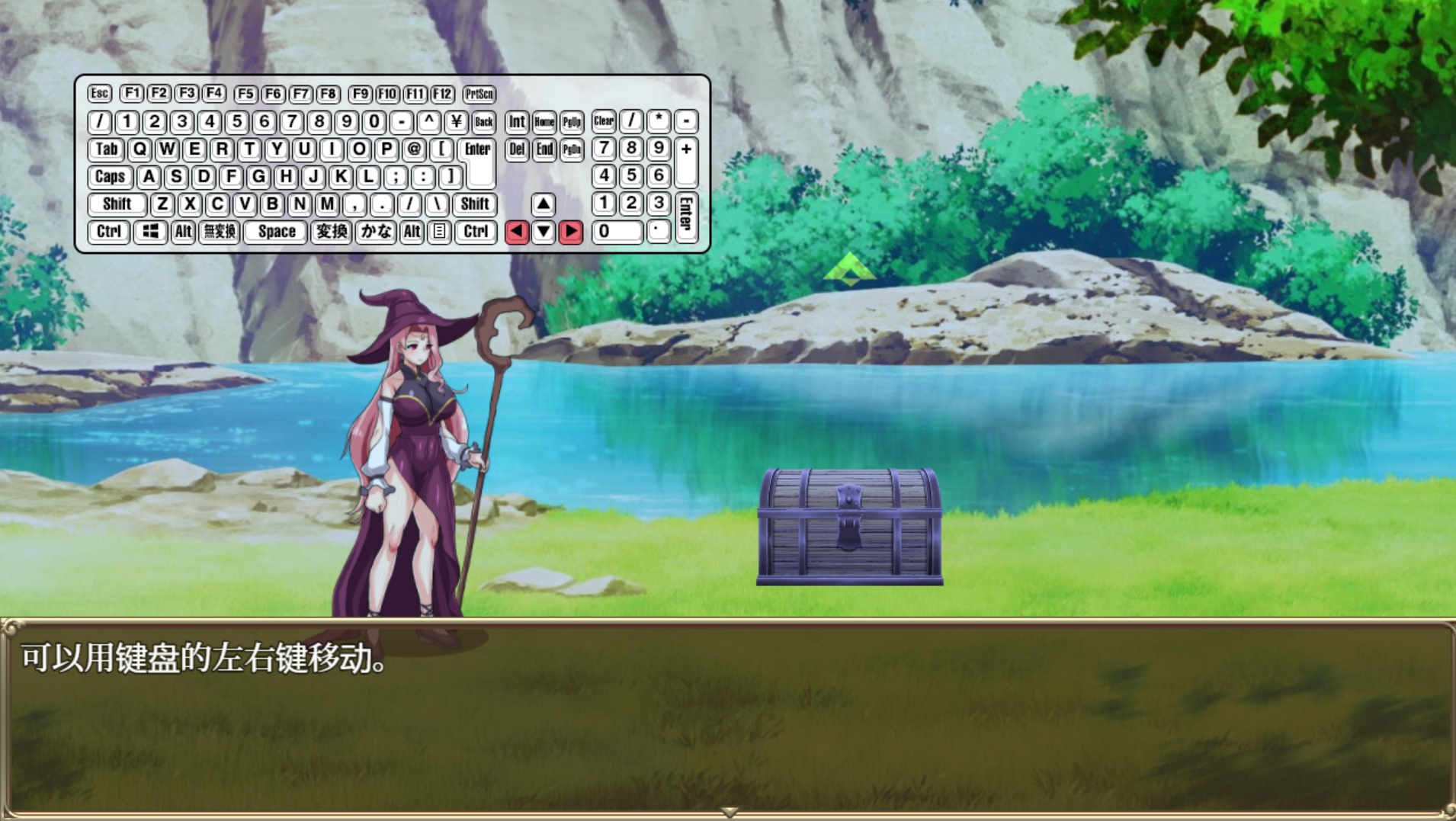This screenshot has width=1456, height=821.
Task: Expand dialogue via the bottom chevron arrow
Action: tap(727, 814)
